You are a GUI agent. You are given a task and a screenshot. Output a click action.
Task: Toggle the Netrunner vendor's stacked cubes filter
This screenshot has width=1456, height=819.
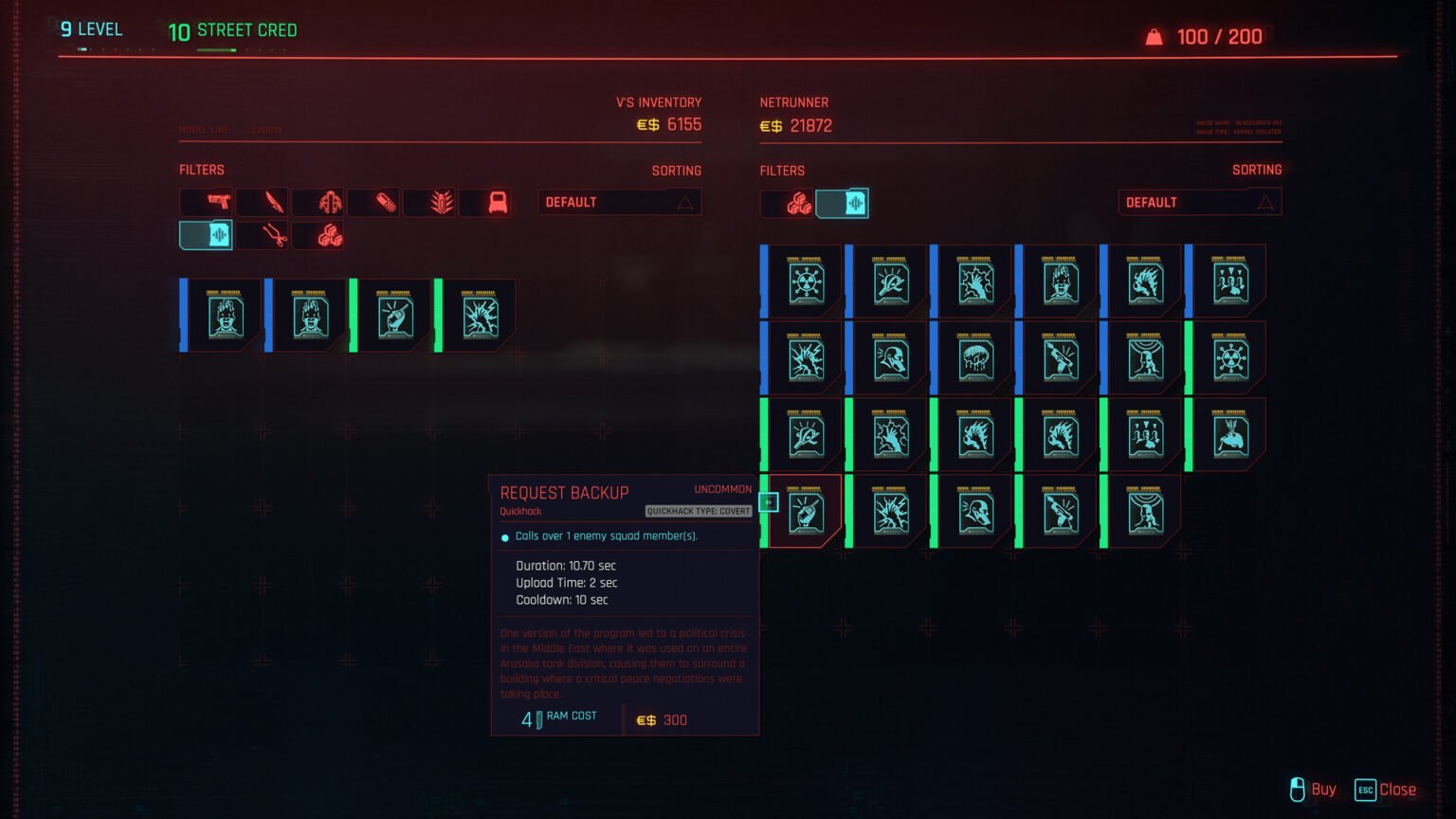(x=798, y=204)
